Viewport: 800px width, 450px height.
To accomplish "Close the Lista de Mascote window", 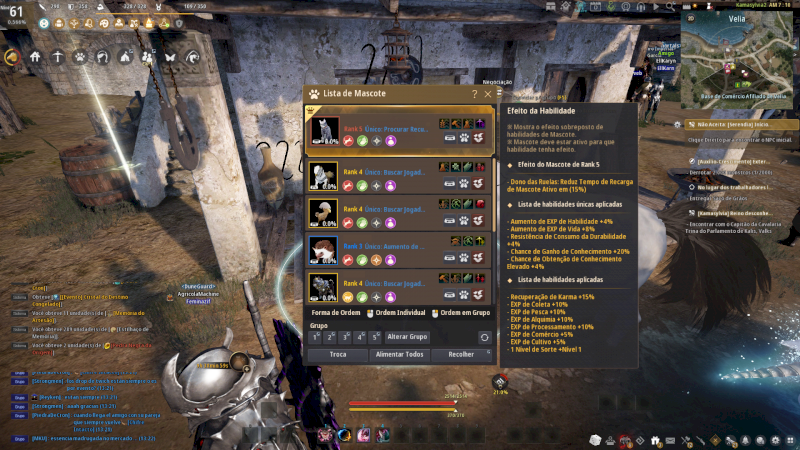I will (488, 93).
